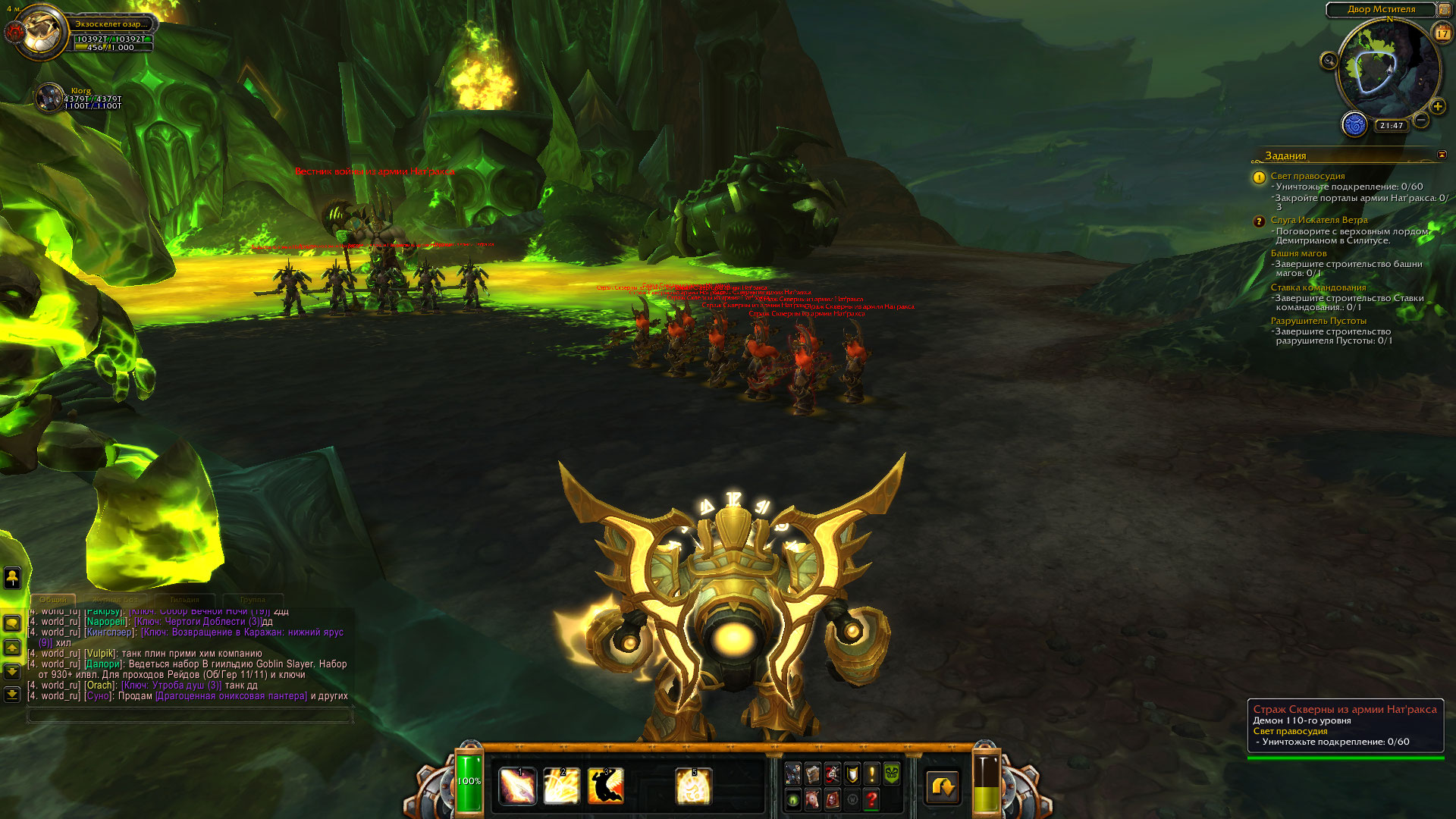The height and width of the screenshot is (819, 1456).
Task: Activate the radiant burst ability in slot 2
Action: (561, 786)
